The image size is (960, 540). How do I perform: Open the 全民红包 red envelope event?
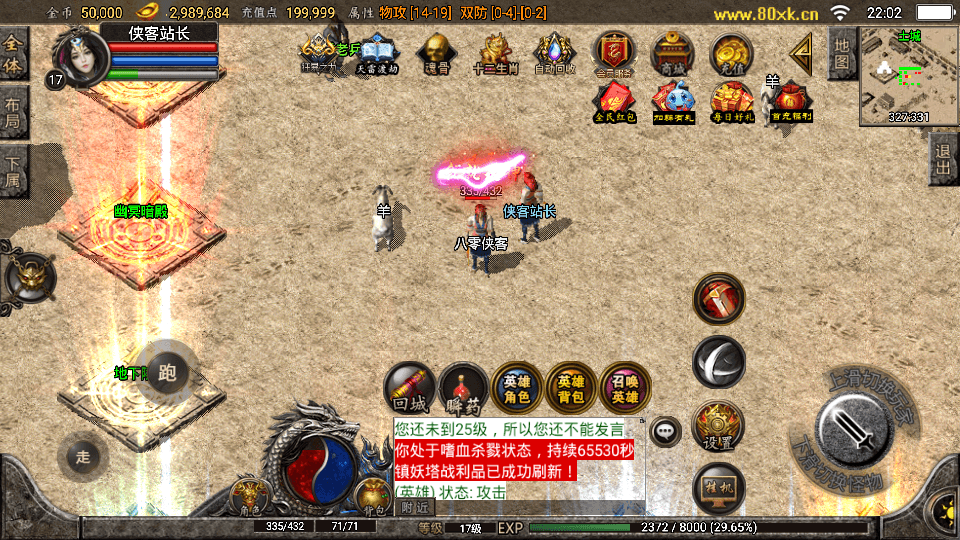click(x=613, y=101)
